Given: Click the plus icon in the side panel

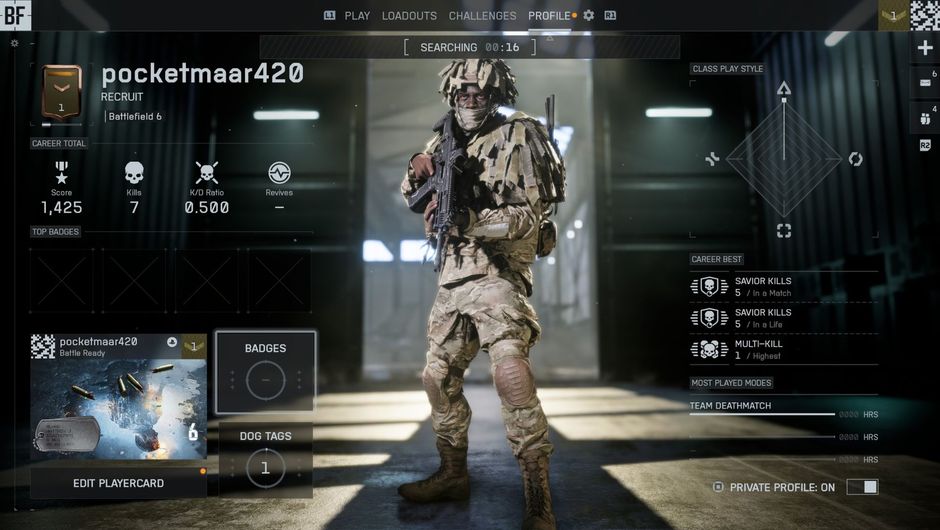Looking at the screenshot, I should click(x=925, y=48).
